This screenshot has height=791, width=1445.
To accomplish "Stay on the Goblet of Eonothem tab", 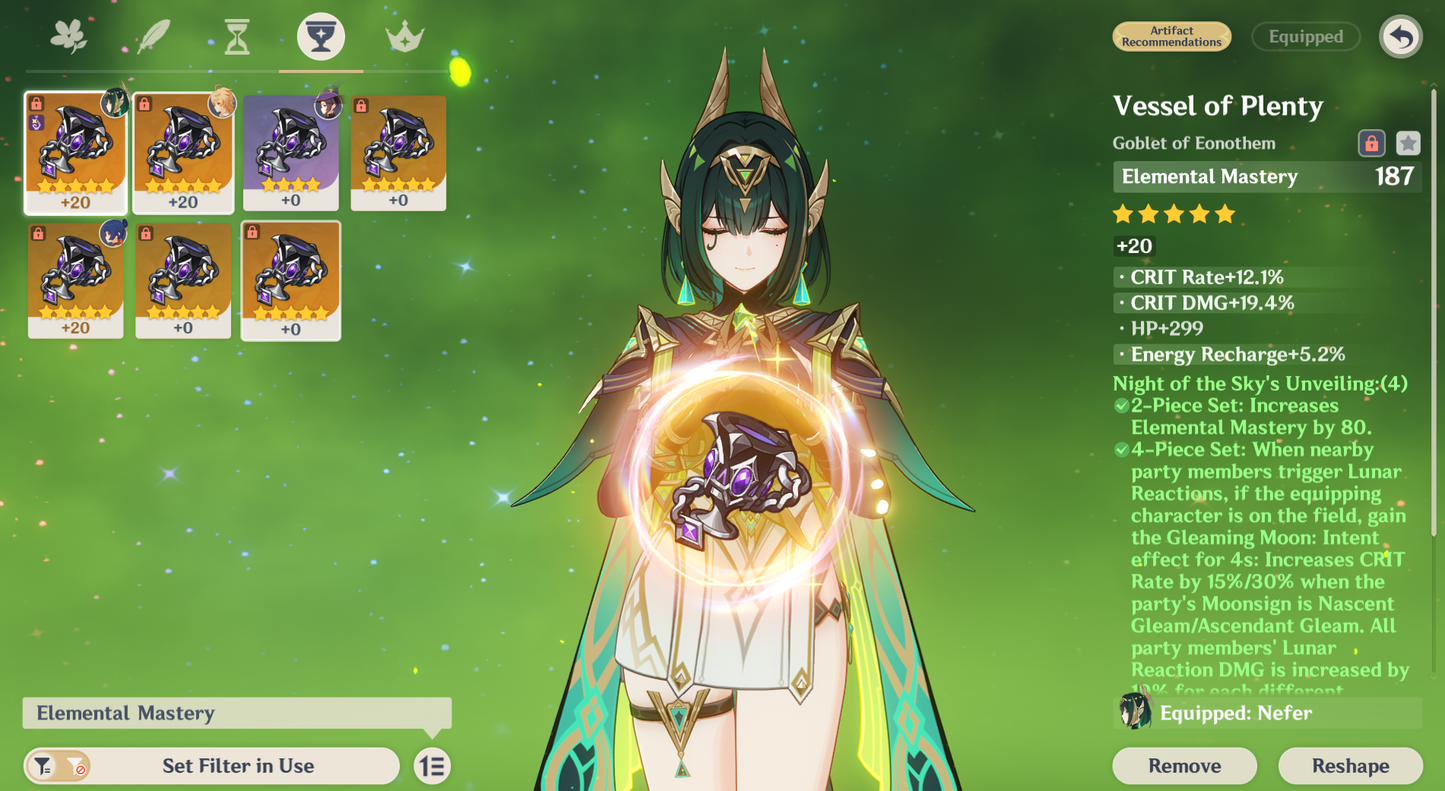I will (x=319, y=36).
